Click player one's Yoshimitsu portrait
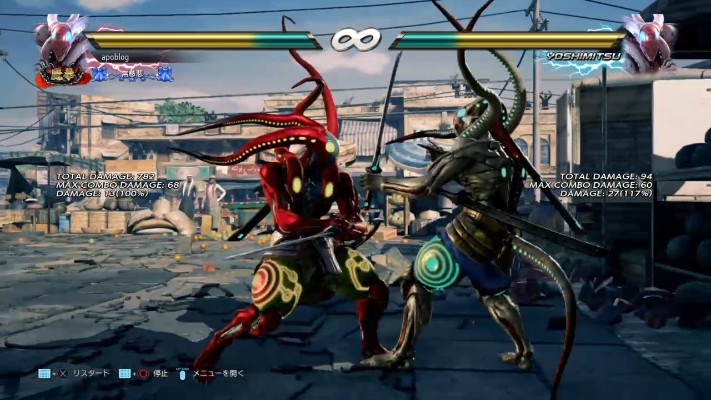 pyautogui.click(x=62, y=38)
